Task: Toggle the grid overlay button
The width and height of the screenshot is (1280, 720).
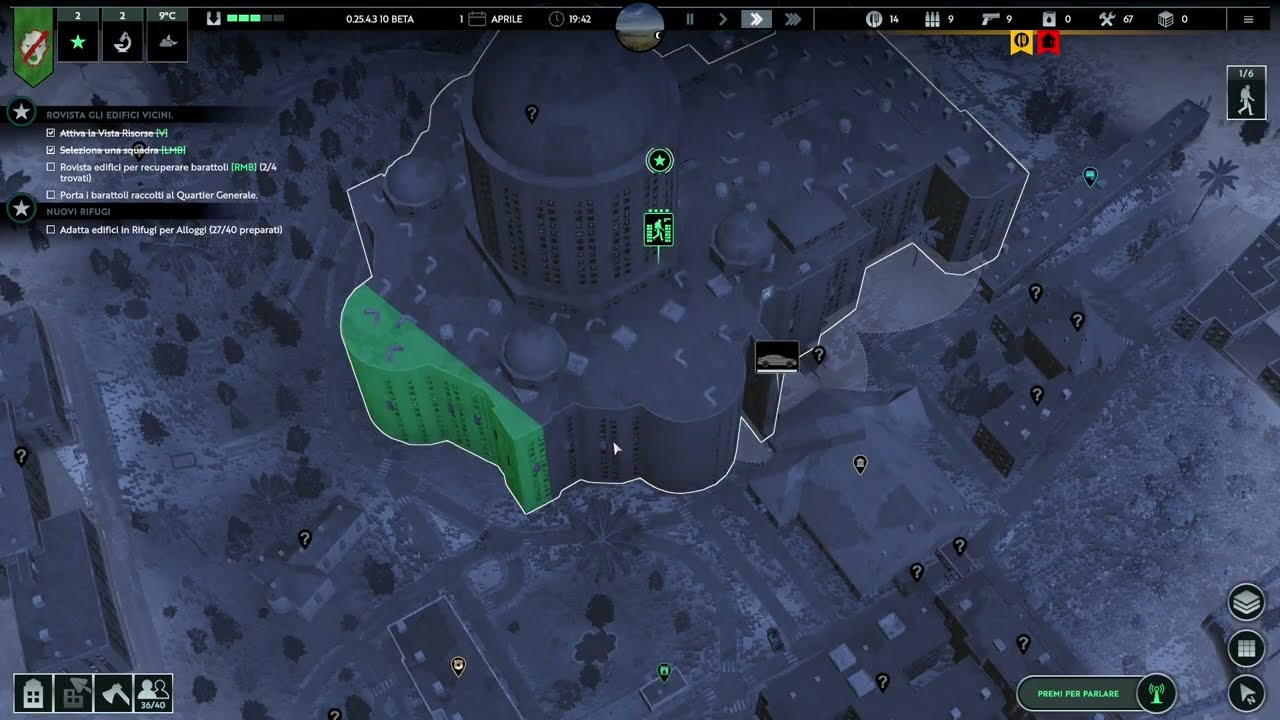Action: (x=1246, y=648)
